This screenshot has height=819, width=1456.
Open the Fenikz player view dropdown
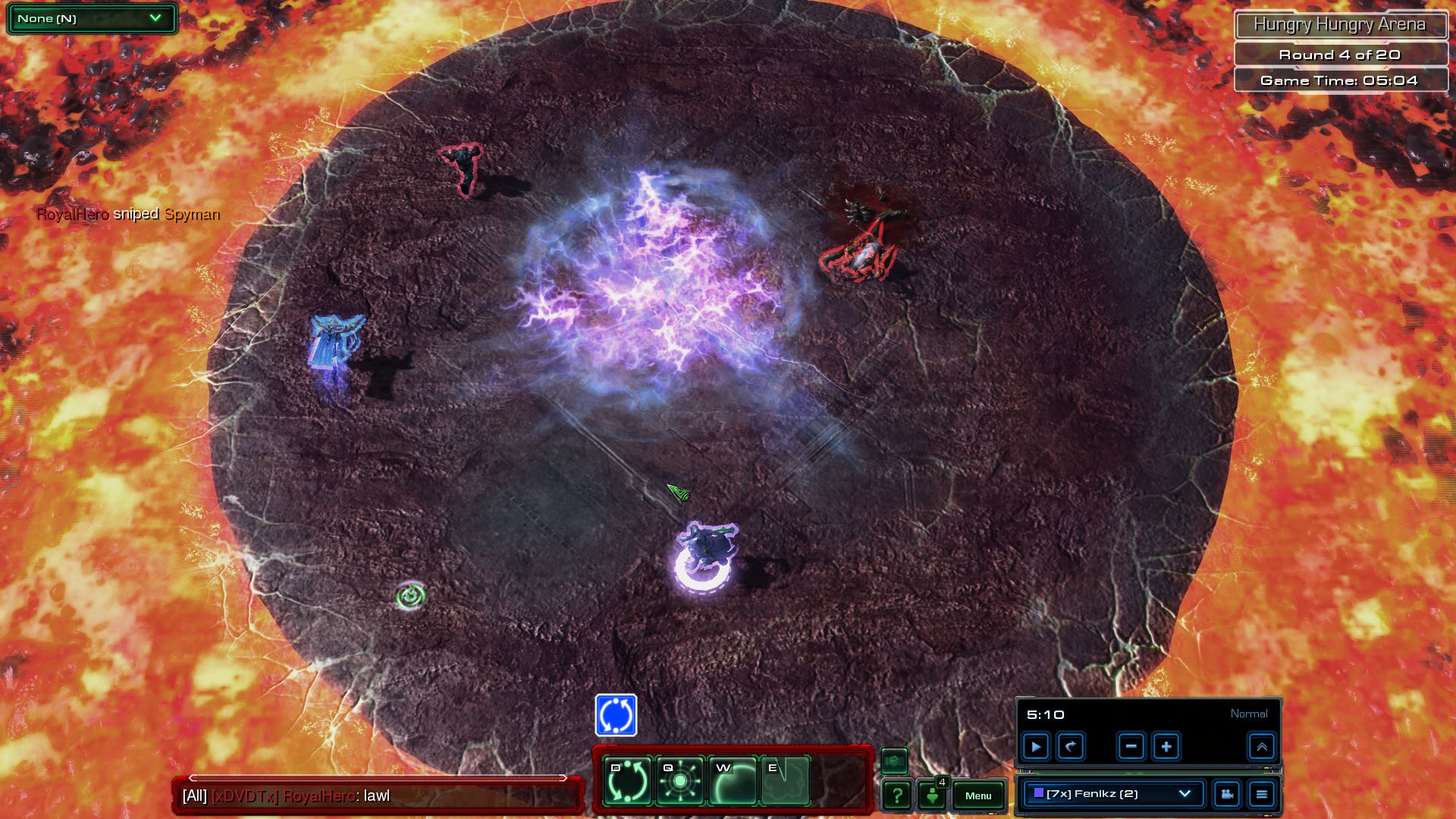[1112, 794]
